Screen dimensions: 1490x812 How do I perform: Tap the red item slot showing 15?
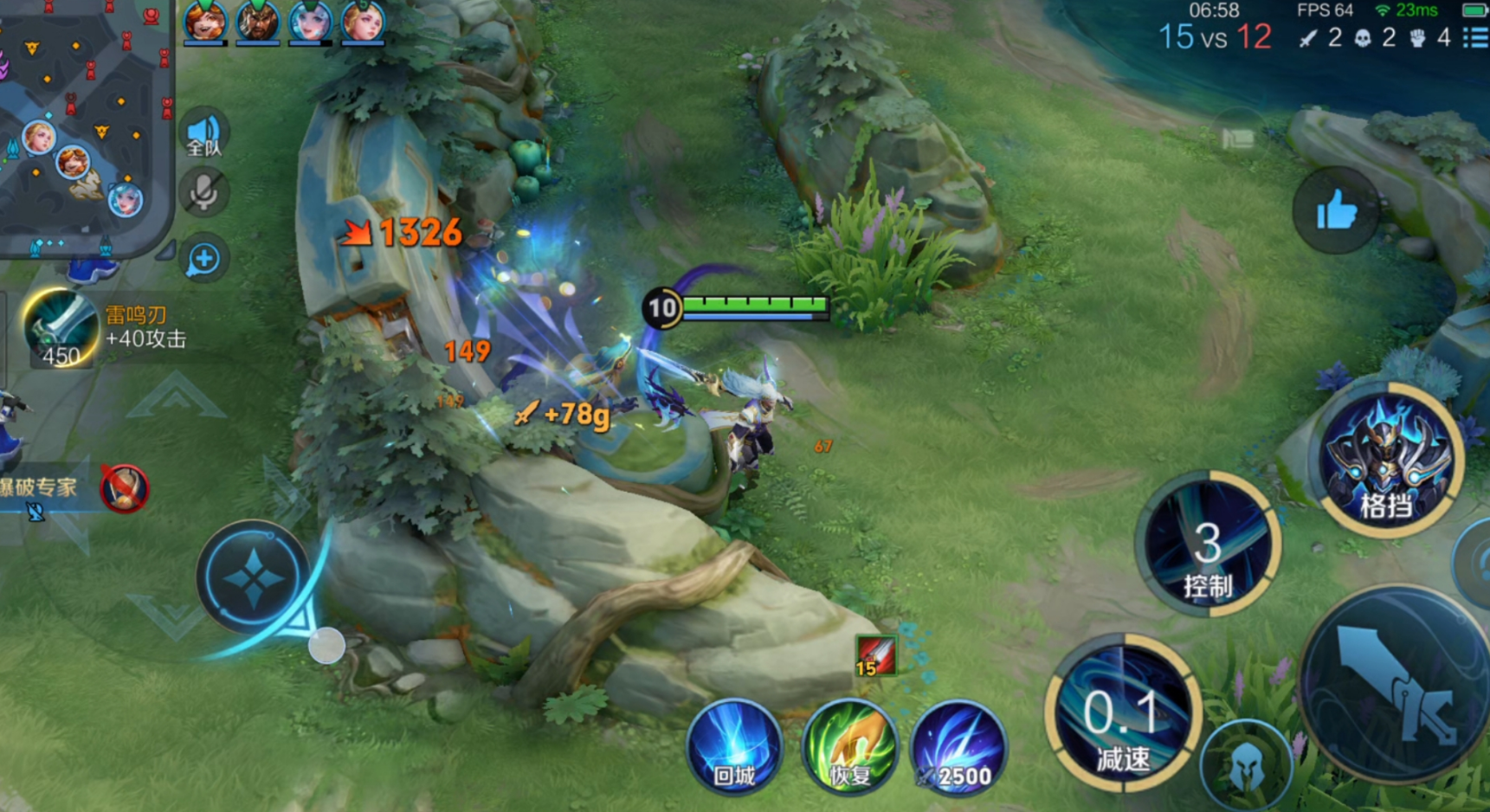click(875, 656)
